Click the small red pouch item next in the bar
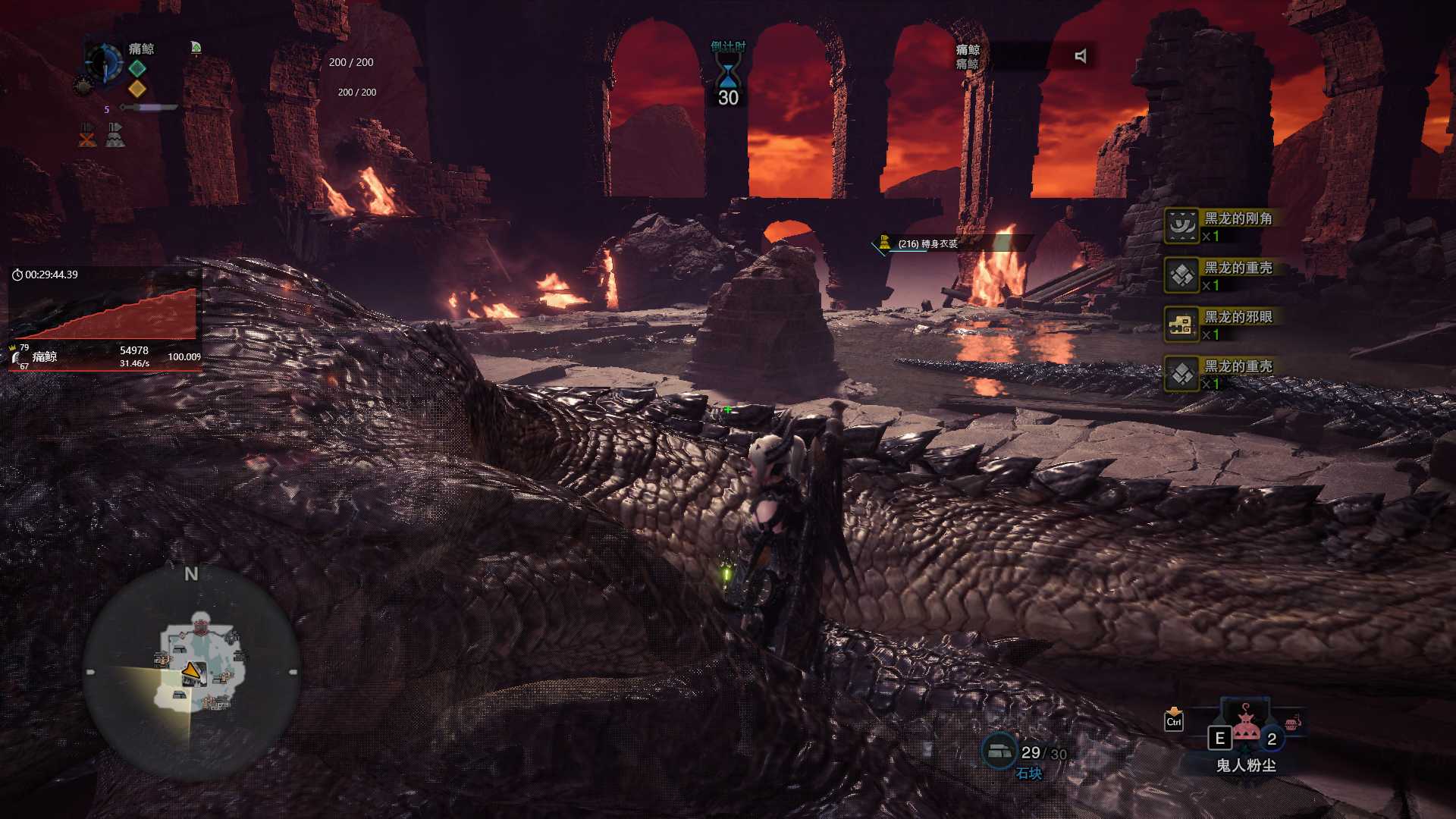Screen dimensions: 1456x819 click(1293, 723)
